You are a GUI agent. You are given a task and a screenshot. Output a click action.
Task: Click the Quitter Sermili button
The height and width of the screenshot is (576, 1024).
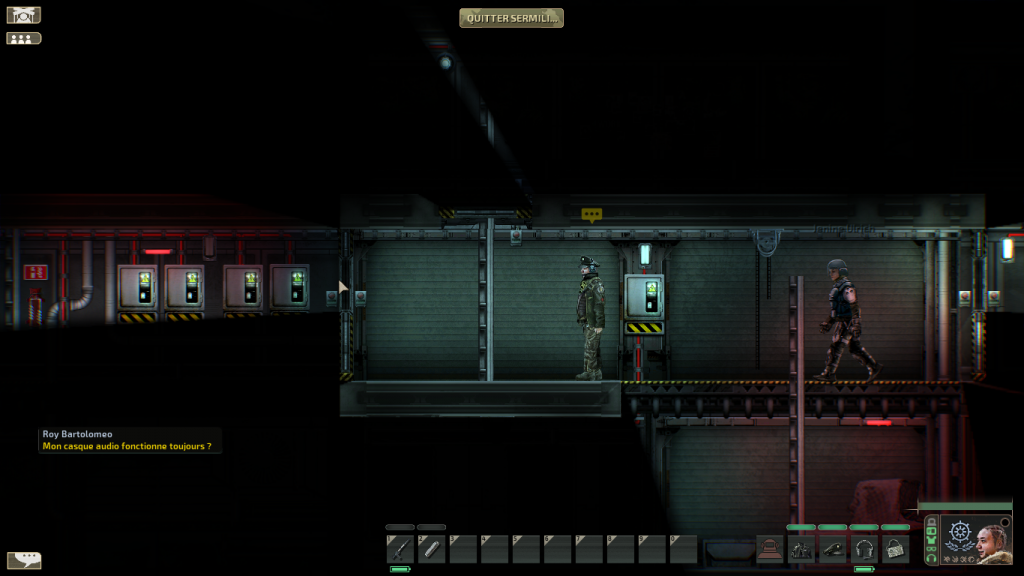pyautogui.click(x=511, y=18)
